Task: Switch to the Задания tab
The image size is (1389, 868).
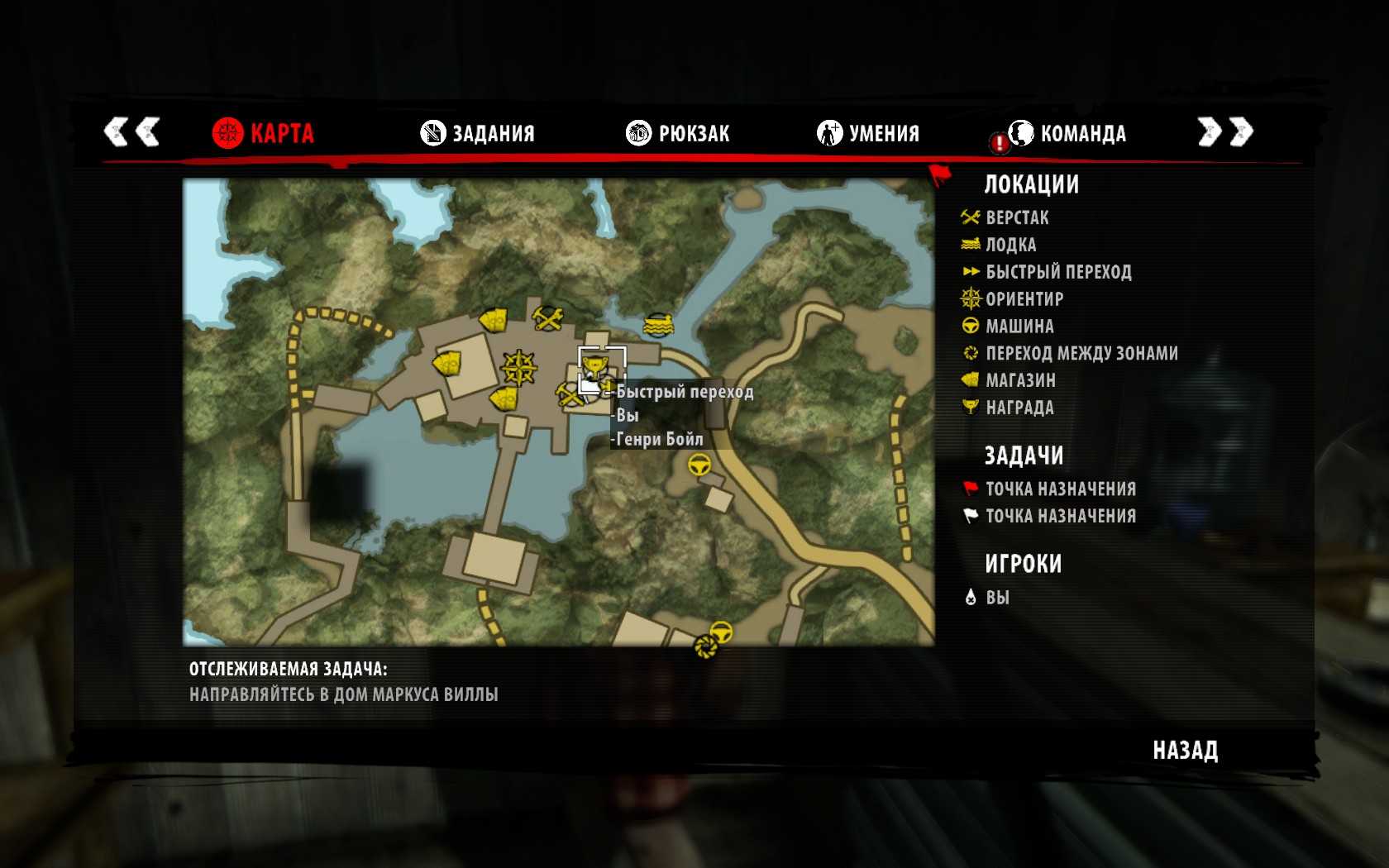Action: point(478,133)
